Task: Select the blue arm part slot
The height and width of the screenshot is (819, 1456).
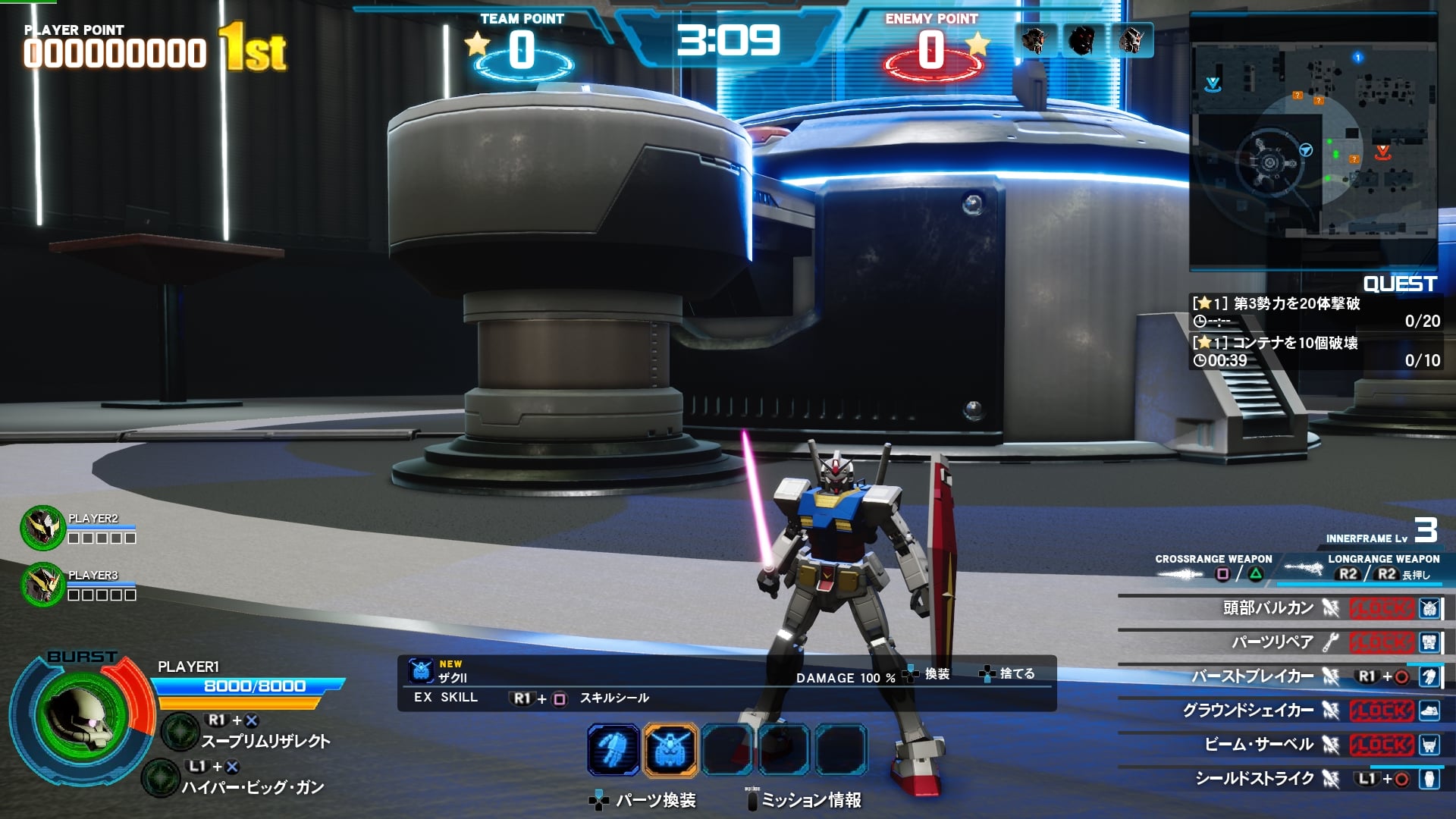Action: click(x=613, y=750)
